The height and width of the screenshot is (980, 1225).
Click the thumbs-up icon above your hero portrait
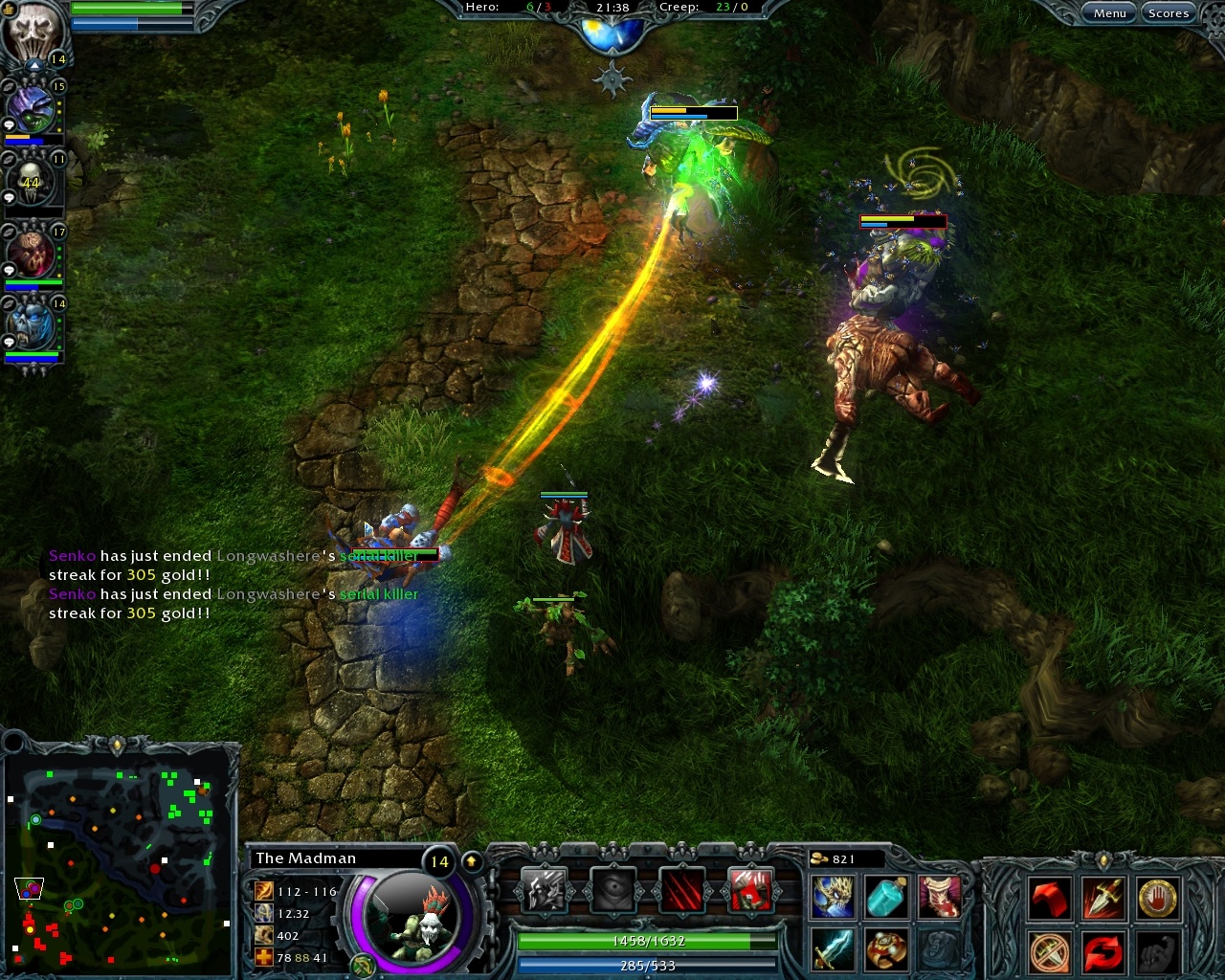pos(9,10)
